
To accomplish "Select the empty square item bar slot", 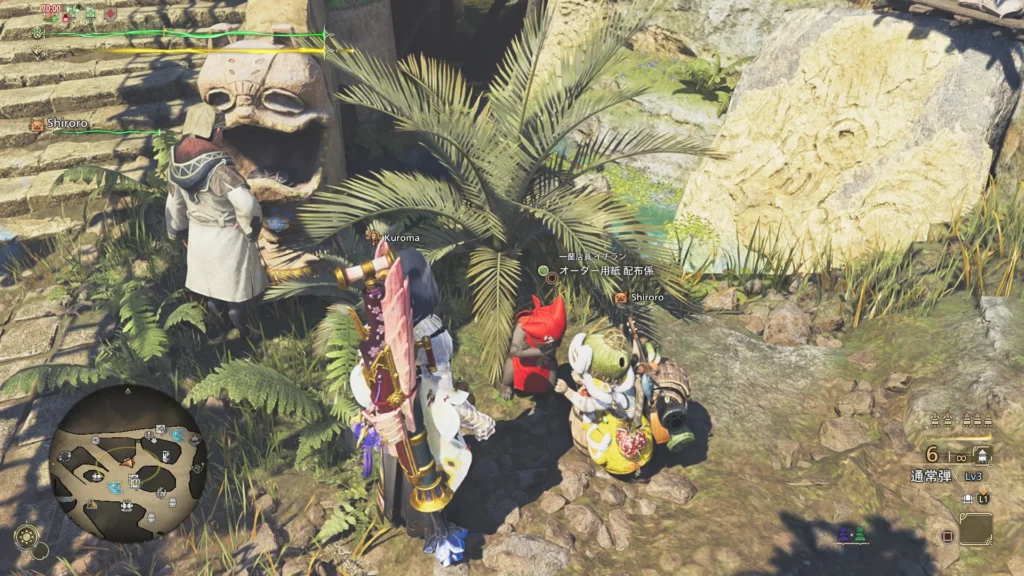I will [x=975, y=528].
